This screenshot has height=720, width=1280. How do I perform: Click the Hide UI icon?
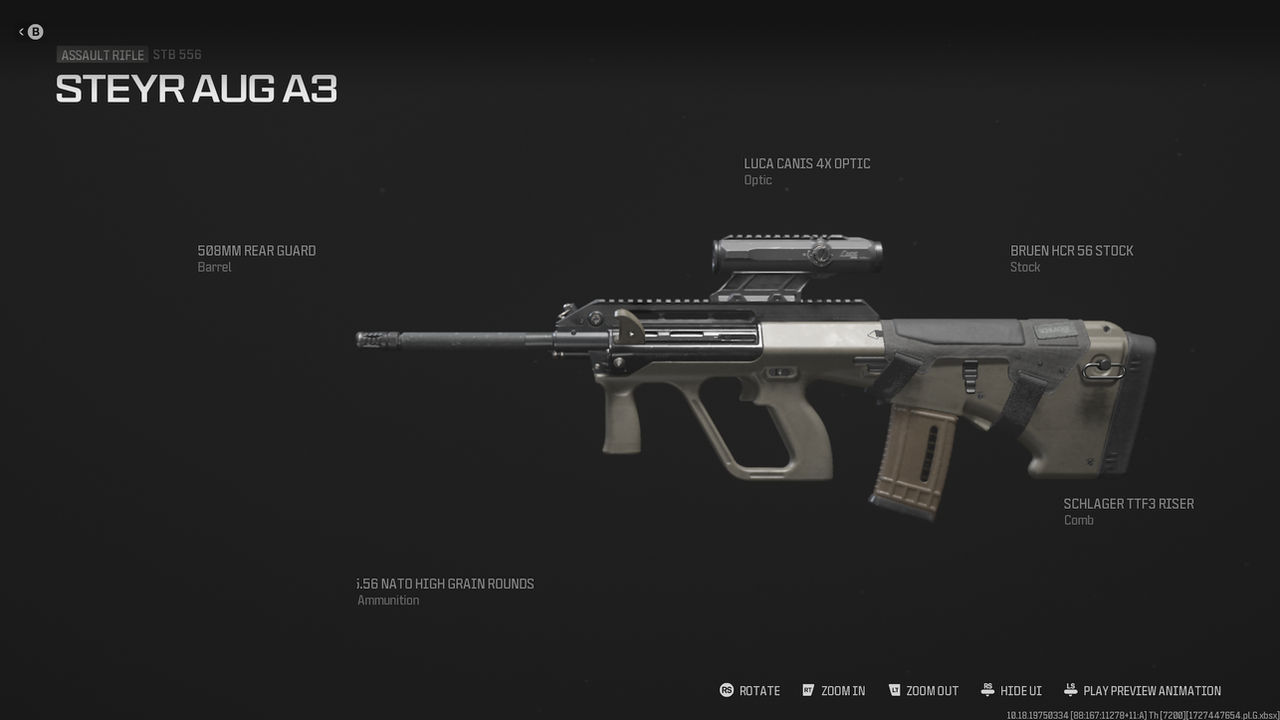(x=989, y=690)
